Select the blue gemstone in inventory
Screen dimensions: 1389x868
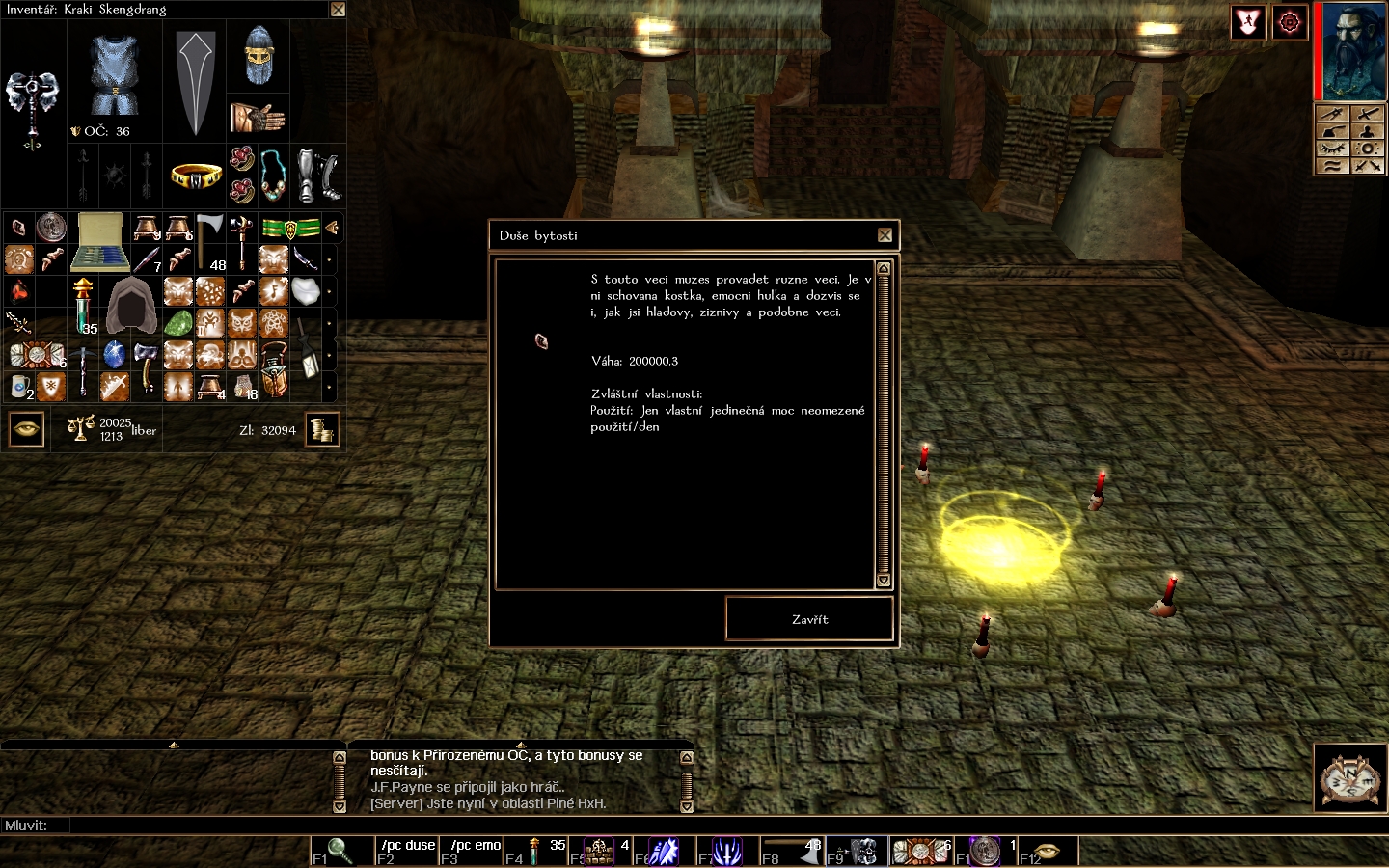pos(114,355)
